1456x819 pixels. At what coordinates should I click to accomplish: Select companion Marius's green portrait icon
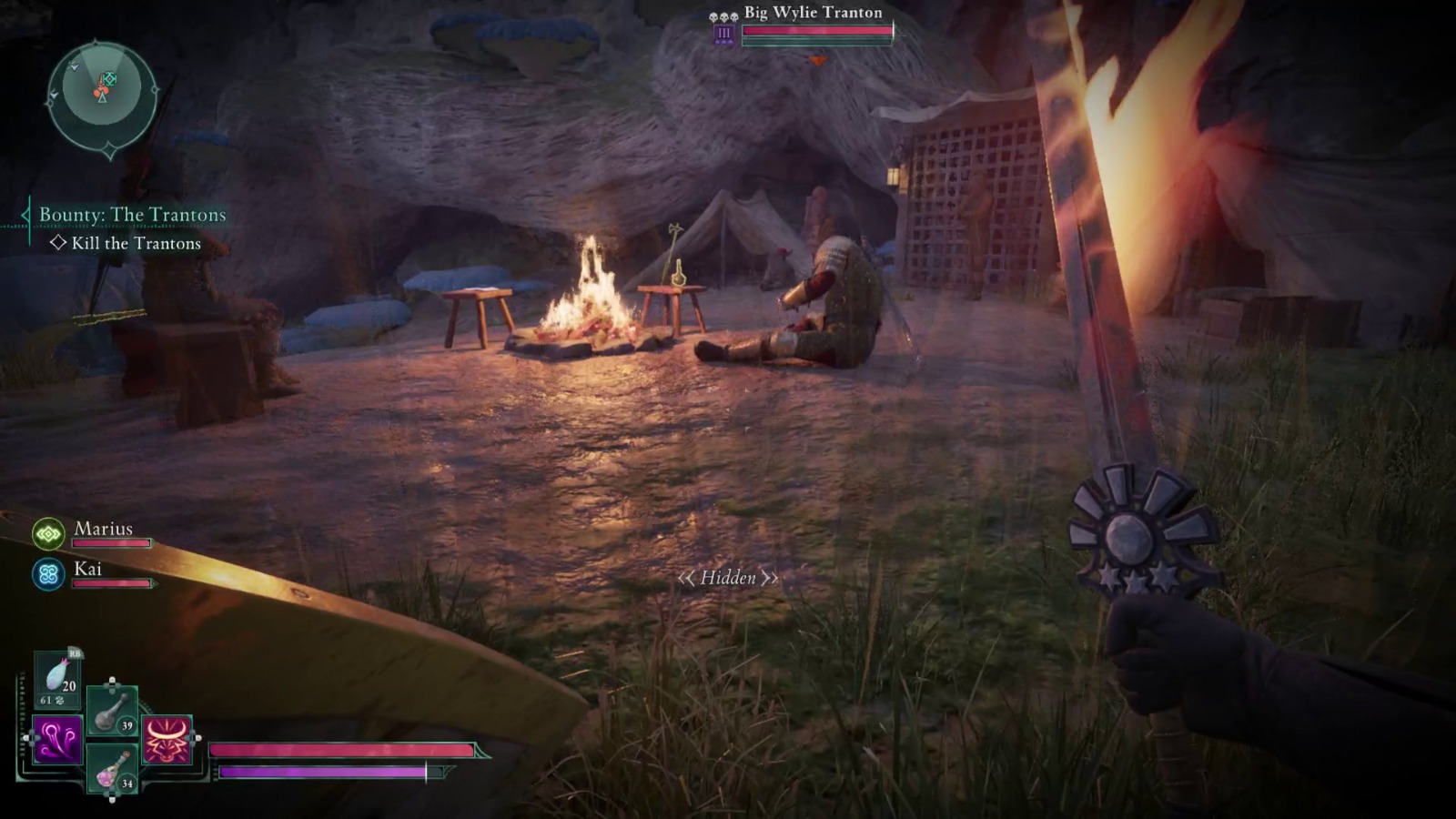pos(48,533)
